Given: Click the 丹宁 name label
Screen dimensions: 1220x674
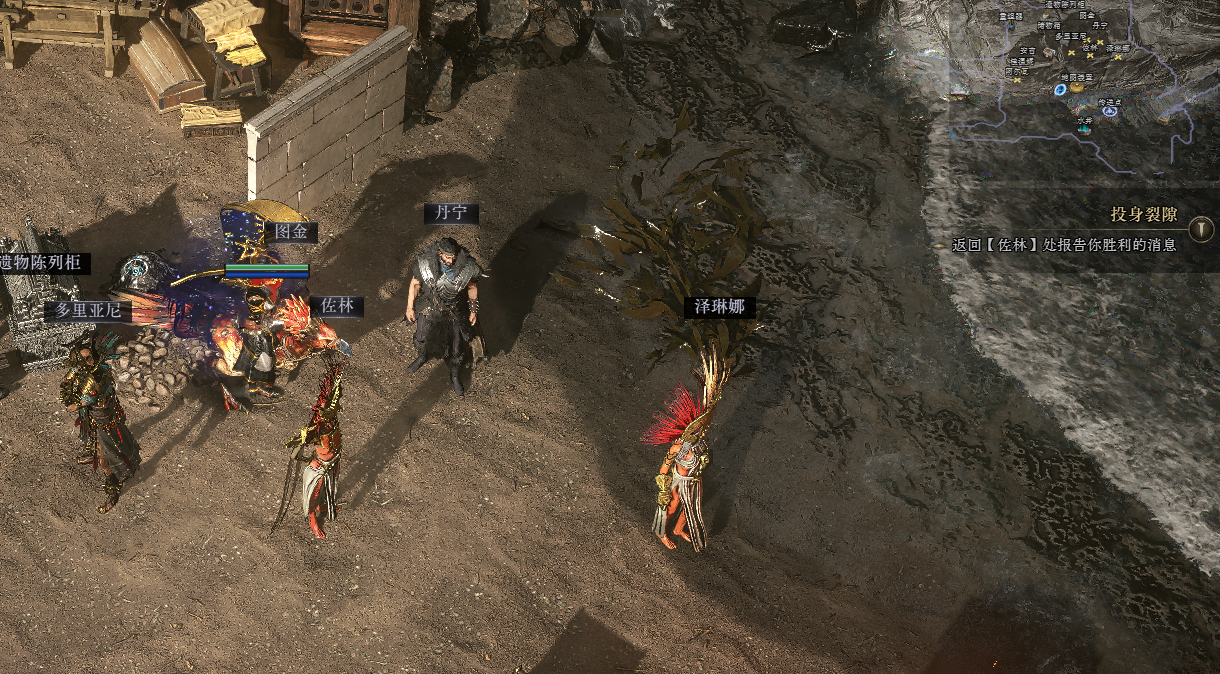Looking at the screenshot, I should [451, 214].
